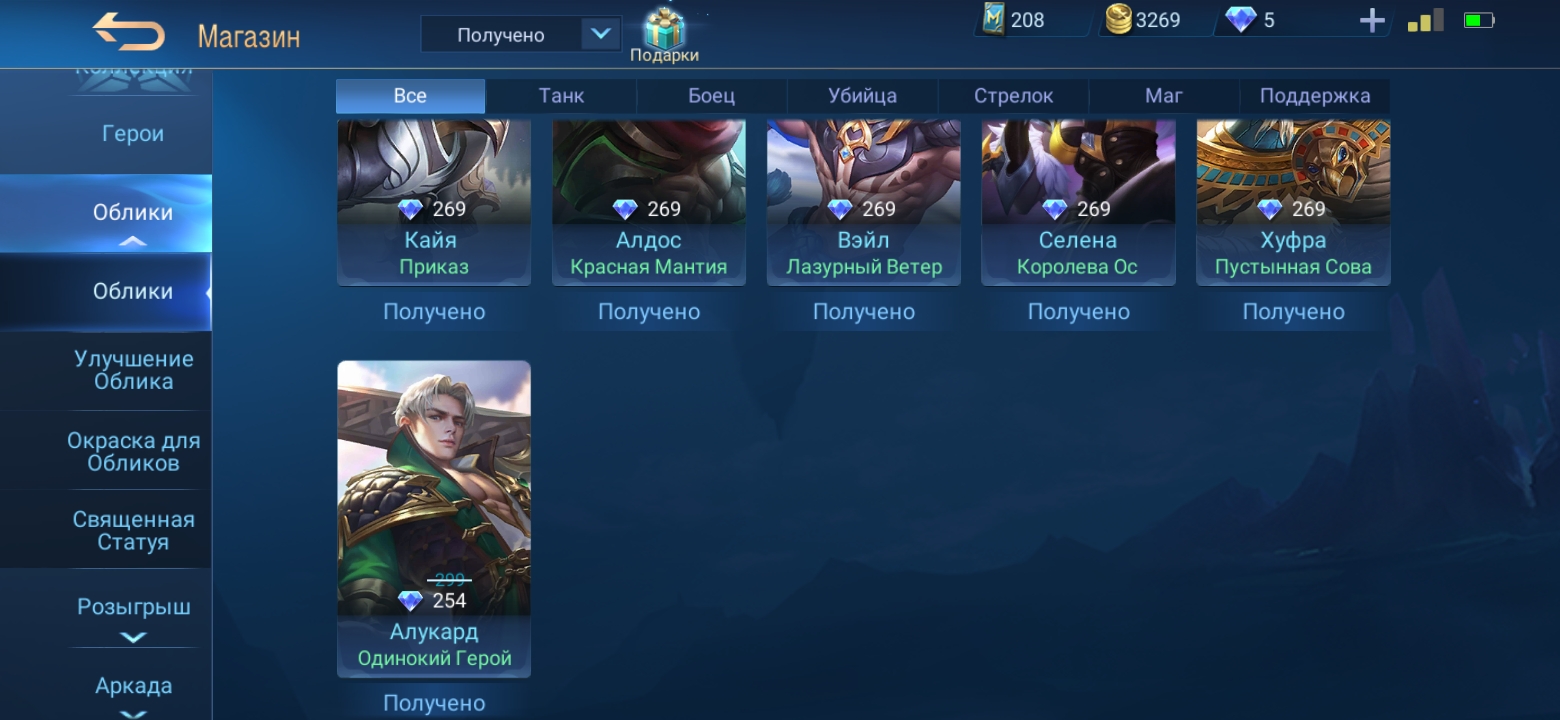
Task: Show the Боец category
Action: coord(711,96)
